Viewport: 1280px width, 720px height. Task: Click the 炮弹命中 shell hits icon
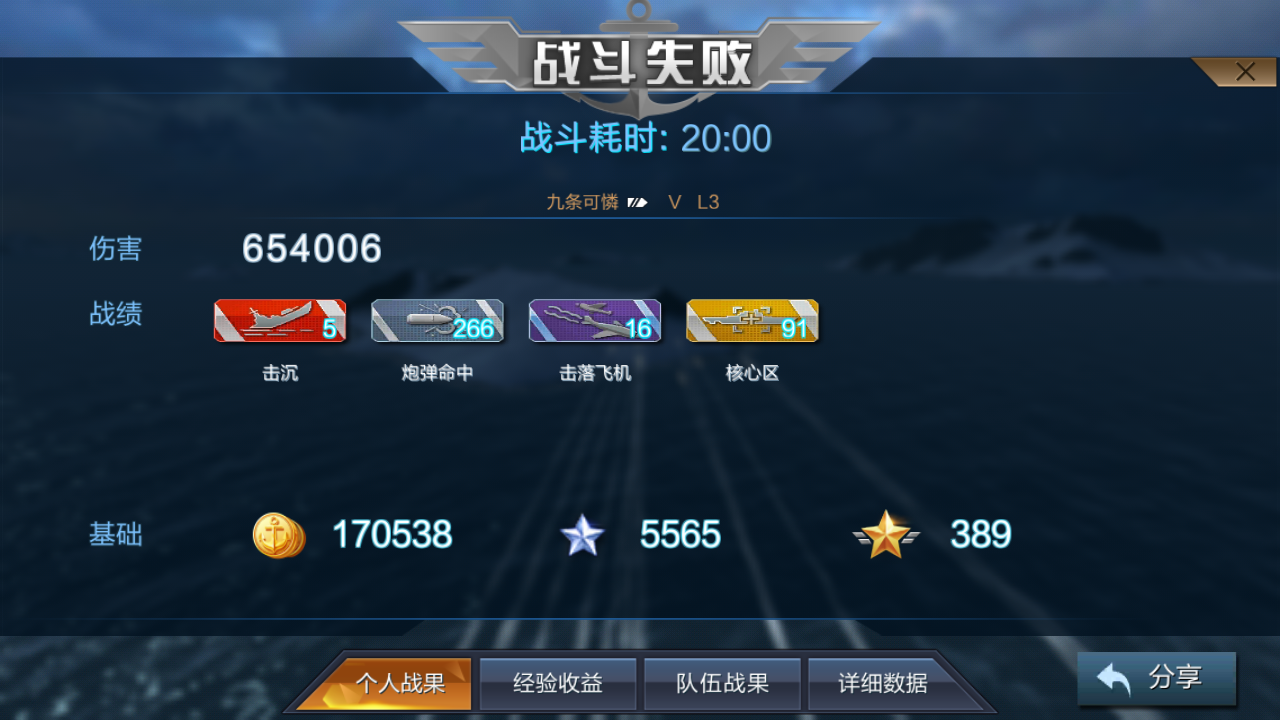(437, 320)
